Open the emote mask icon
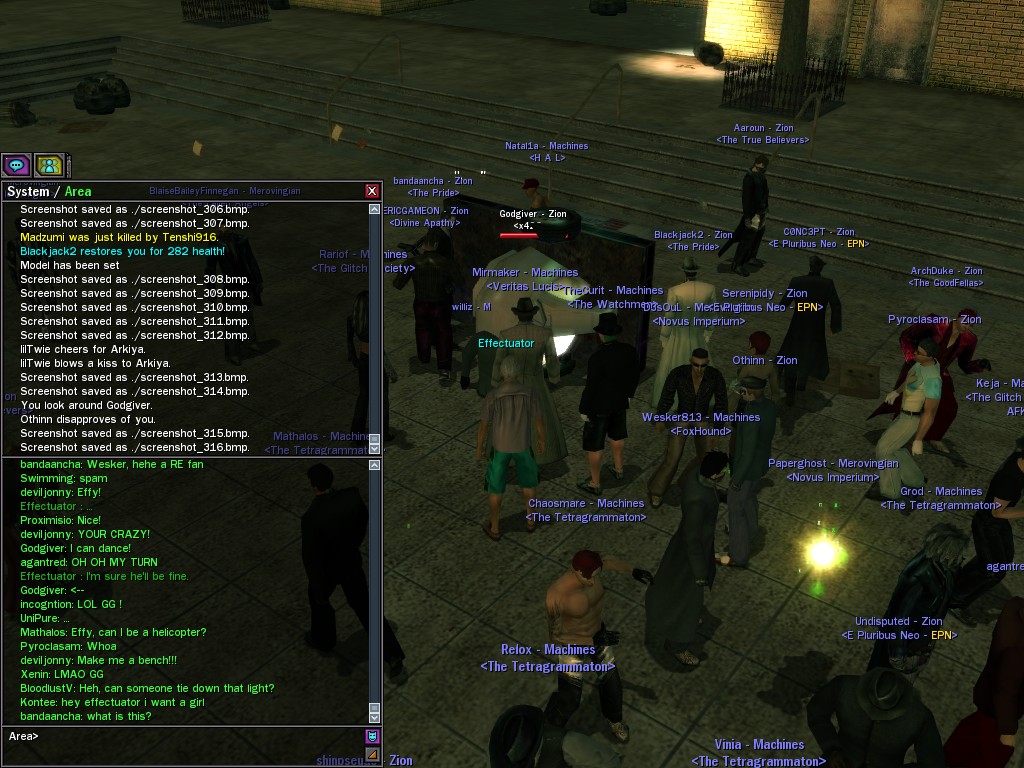Image resolution: width=1024 pixels, height=768 pixels. (x=373, y=737)
